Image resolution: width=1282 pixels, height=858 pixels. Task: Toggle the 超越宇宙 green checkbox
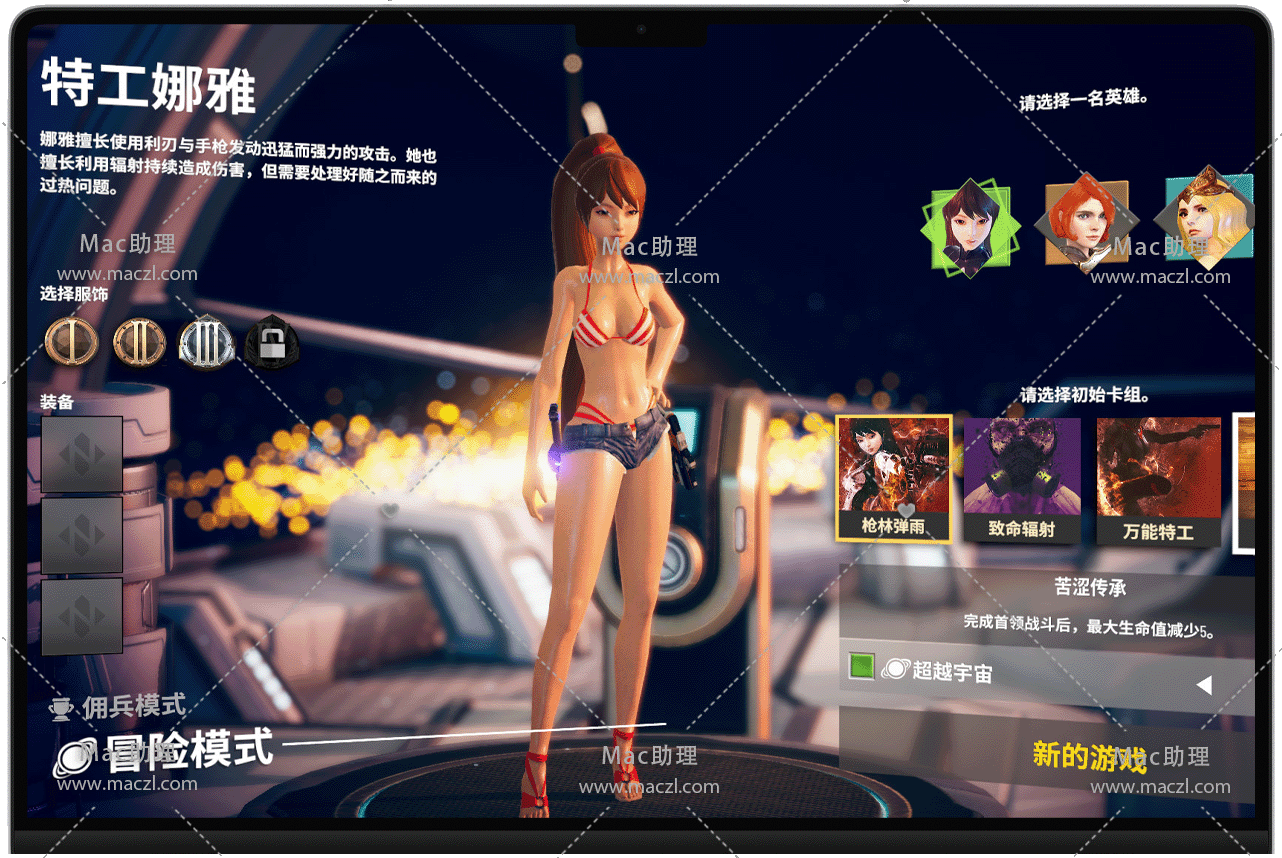click(x=862, y=667)
